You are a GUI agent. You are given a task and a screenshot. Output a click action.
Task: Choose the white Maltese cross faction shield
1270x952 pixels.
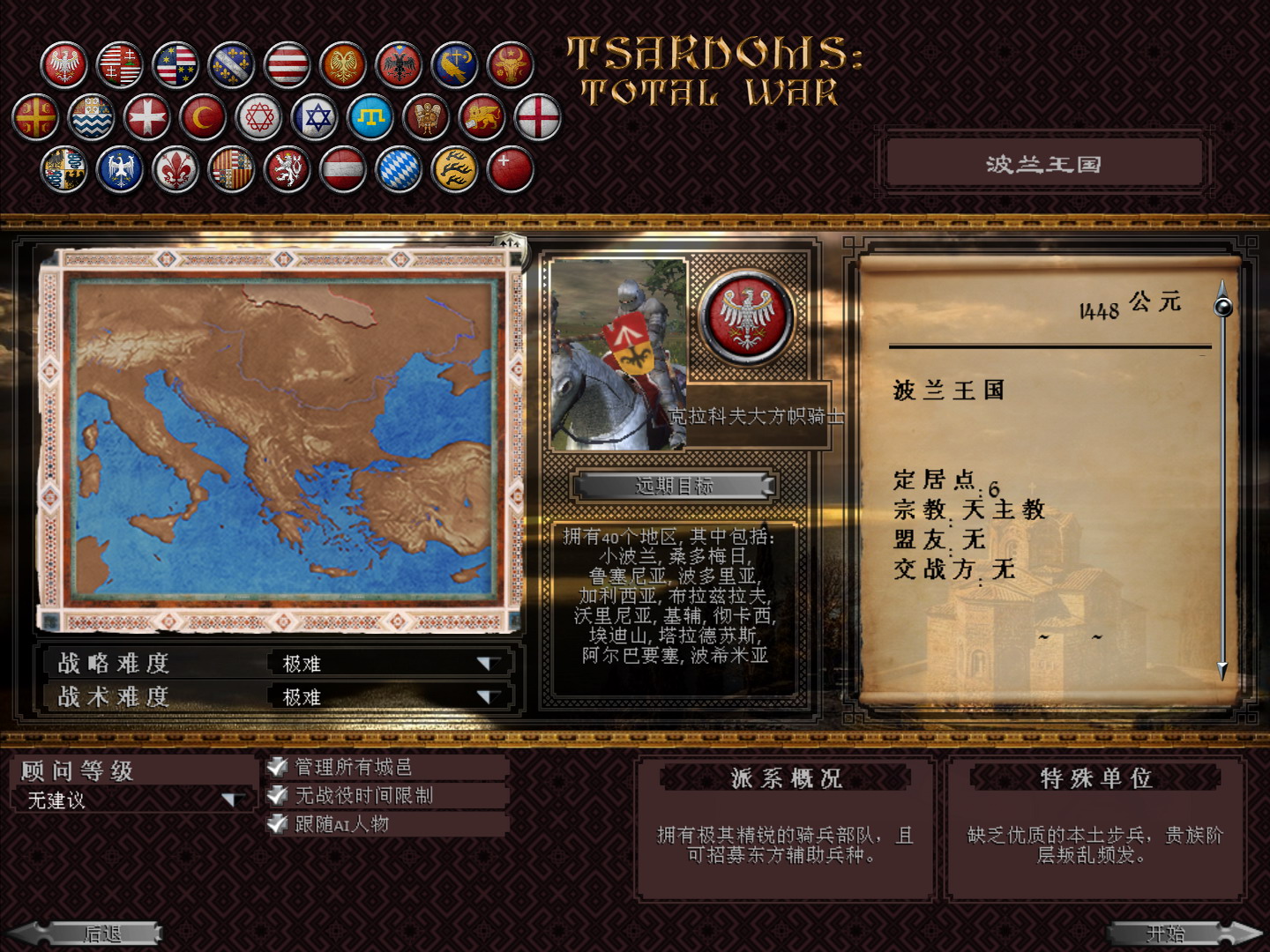coord(148,116)
